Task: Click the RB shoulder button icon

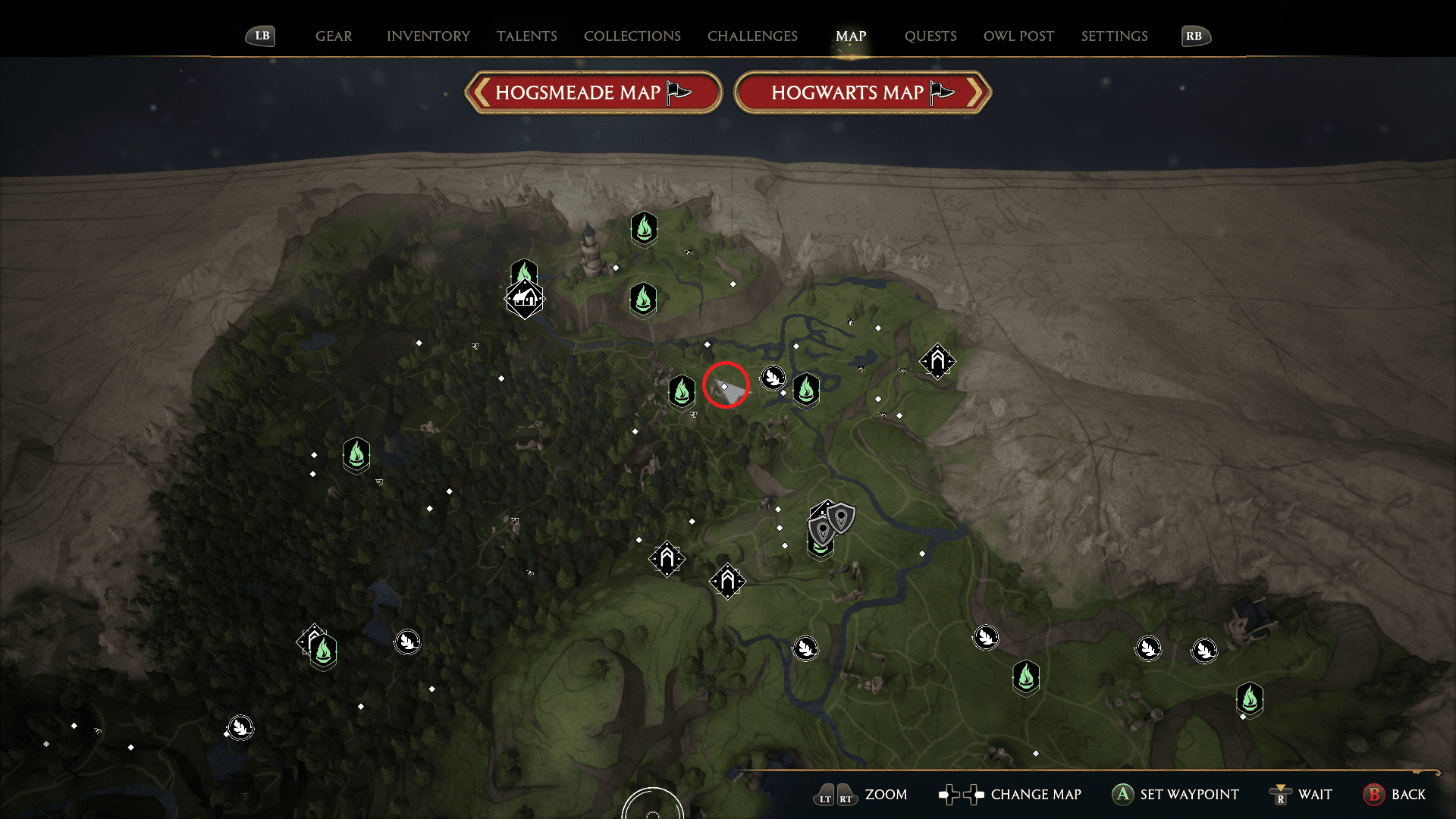Action: click(x=1195, y=36)
